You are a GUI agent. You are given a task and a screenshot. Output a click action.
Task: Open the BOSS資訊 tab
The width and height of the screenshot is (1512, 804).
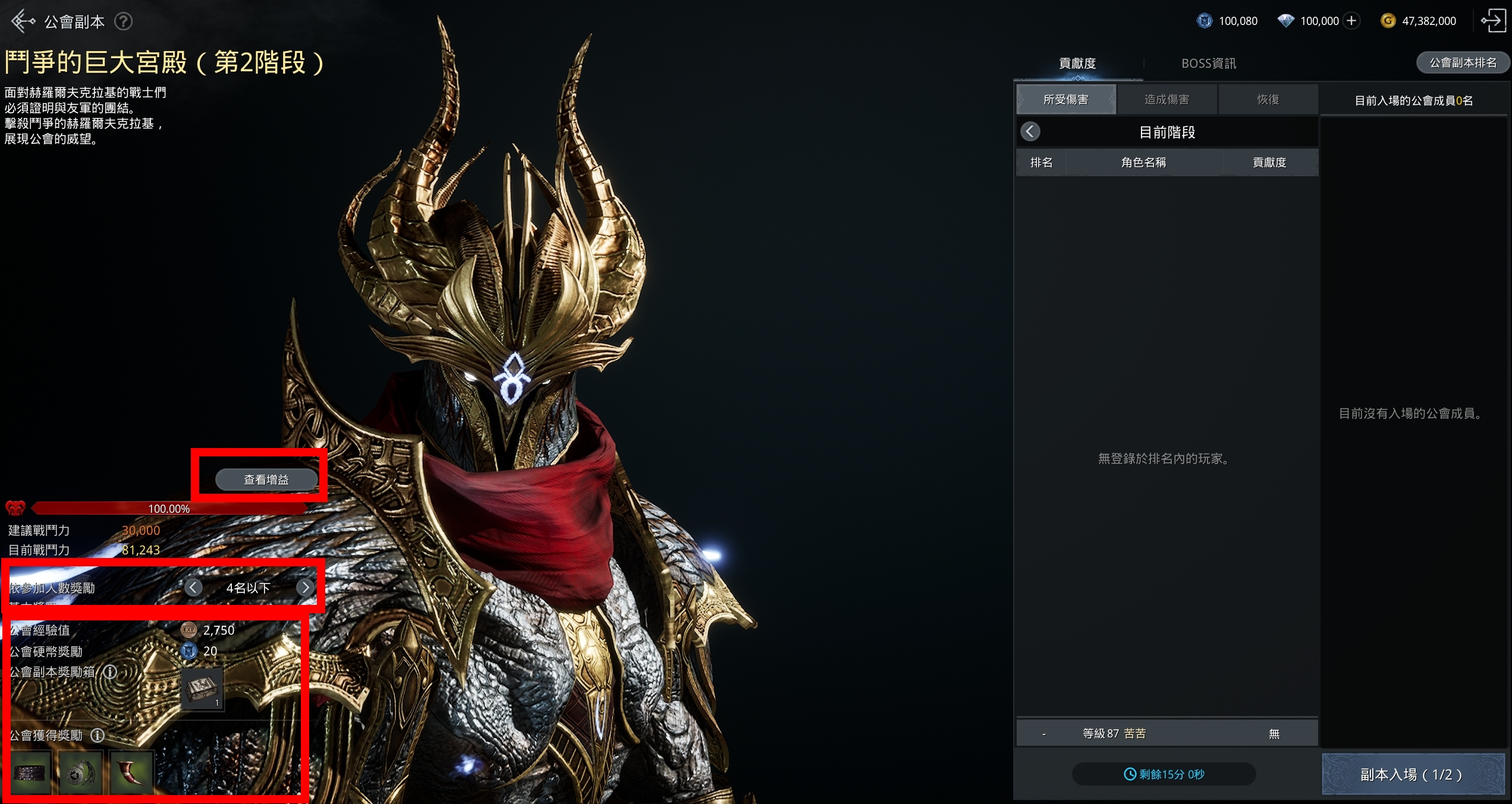point(1208,63)
